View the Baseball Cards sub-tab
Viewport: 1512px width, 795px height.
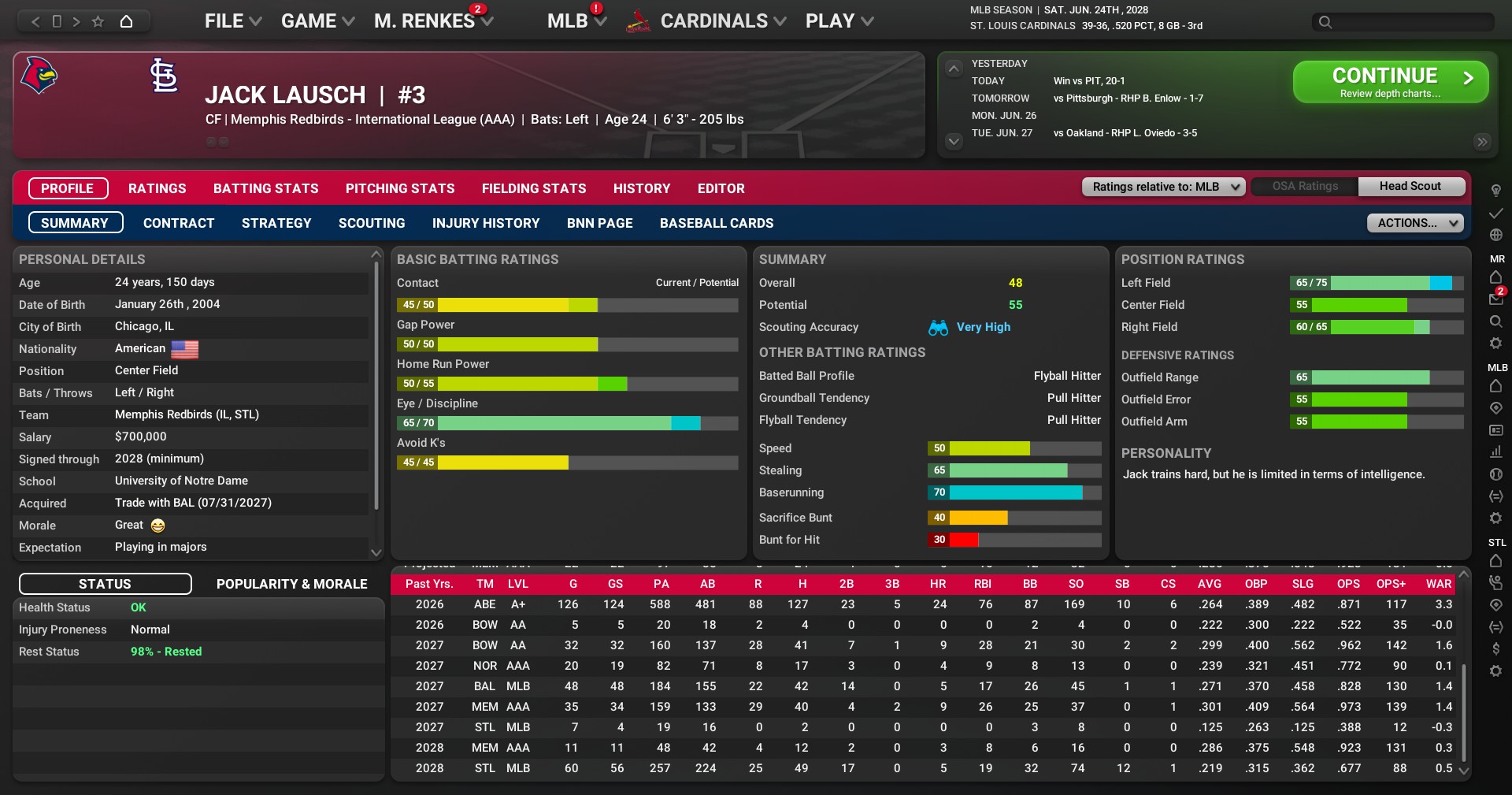(x=717, y=223)
